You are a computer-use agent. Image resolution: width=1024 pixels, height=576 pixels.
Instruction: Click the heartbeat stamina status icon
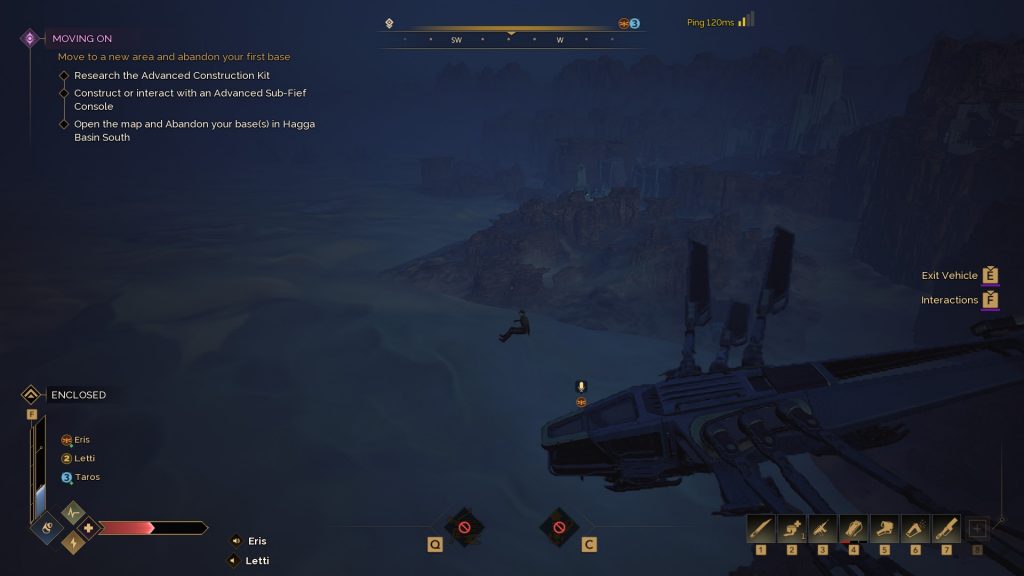[x=74, y=513]
